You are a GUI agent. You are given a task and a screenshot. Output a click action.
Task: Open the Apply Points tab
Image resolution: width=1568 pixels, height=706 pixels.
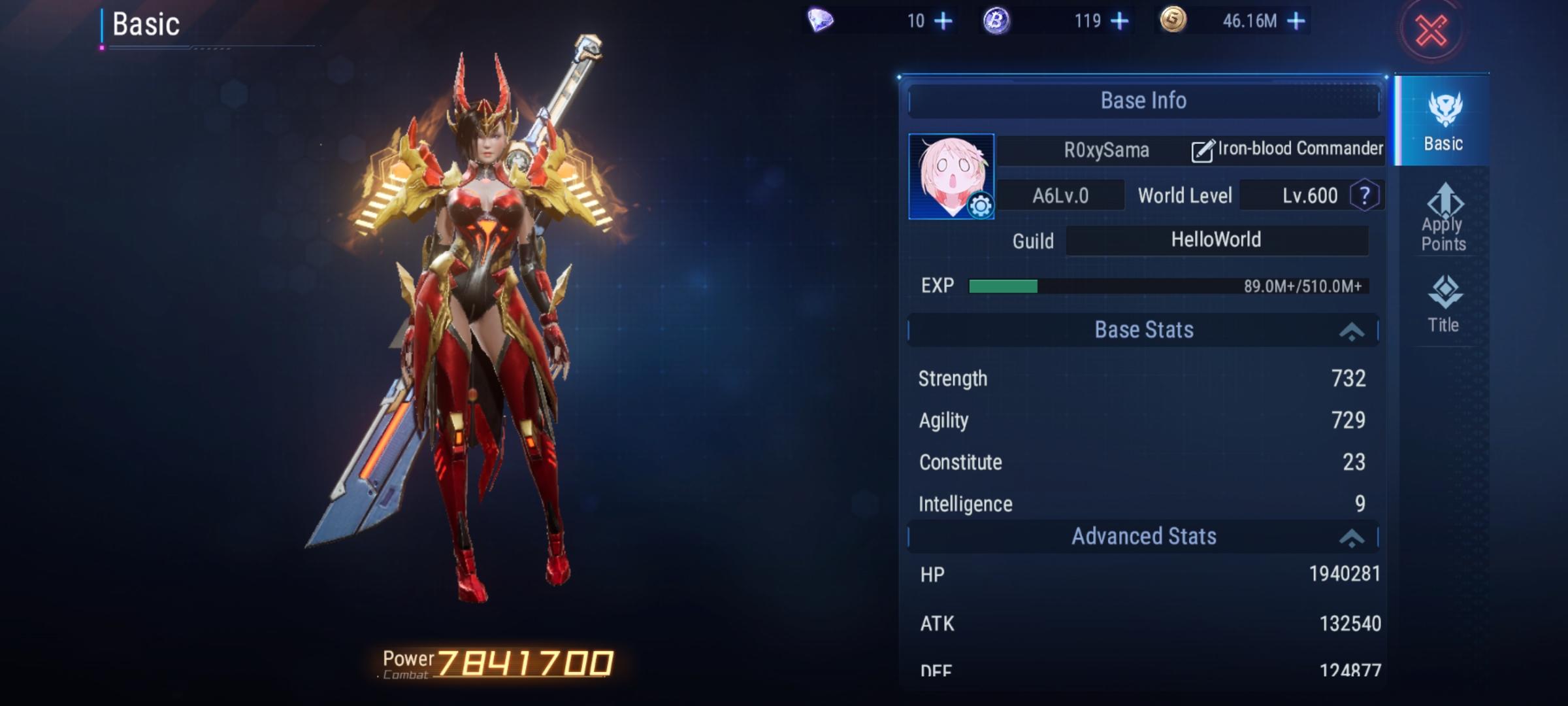point(1443,218)
